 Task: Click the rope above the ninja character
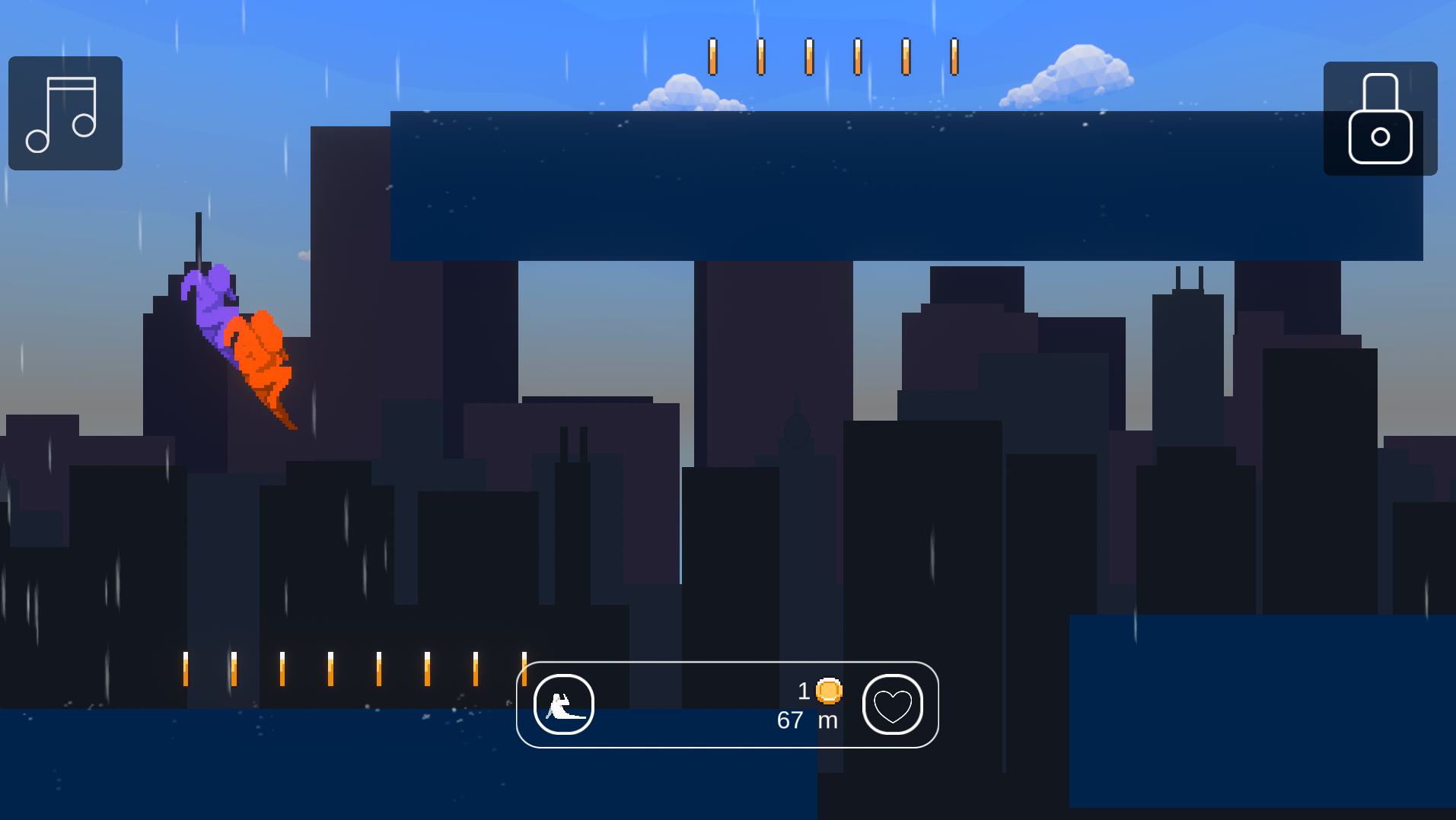point(199,236)
